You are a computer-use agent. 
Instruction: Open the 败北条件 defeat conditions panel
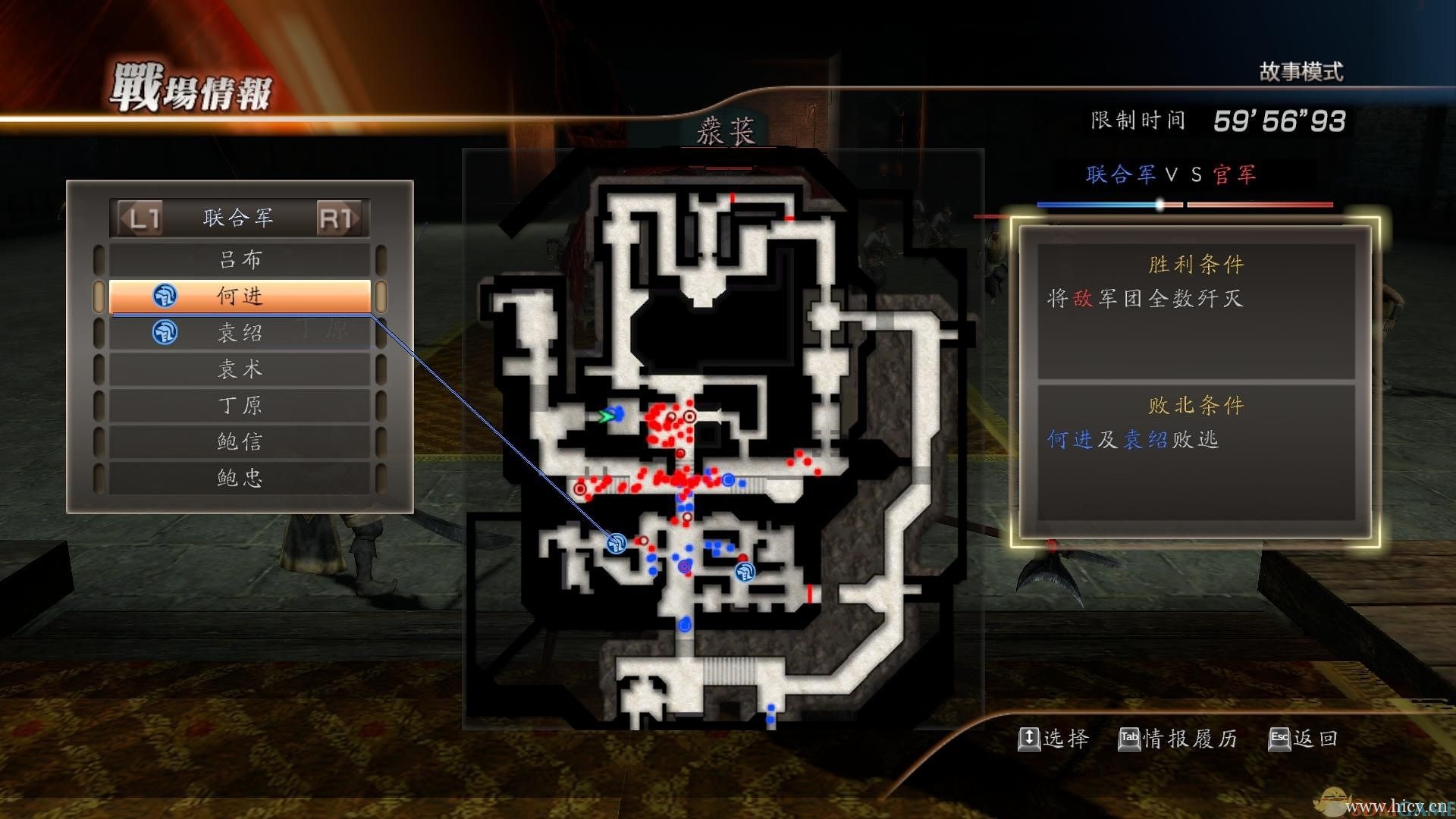(1195, 453)
